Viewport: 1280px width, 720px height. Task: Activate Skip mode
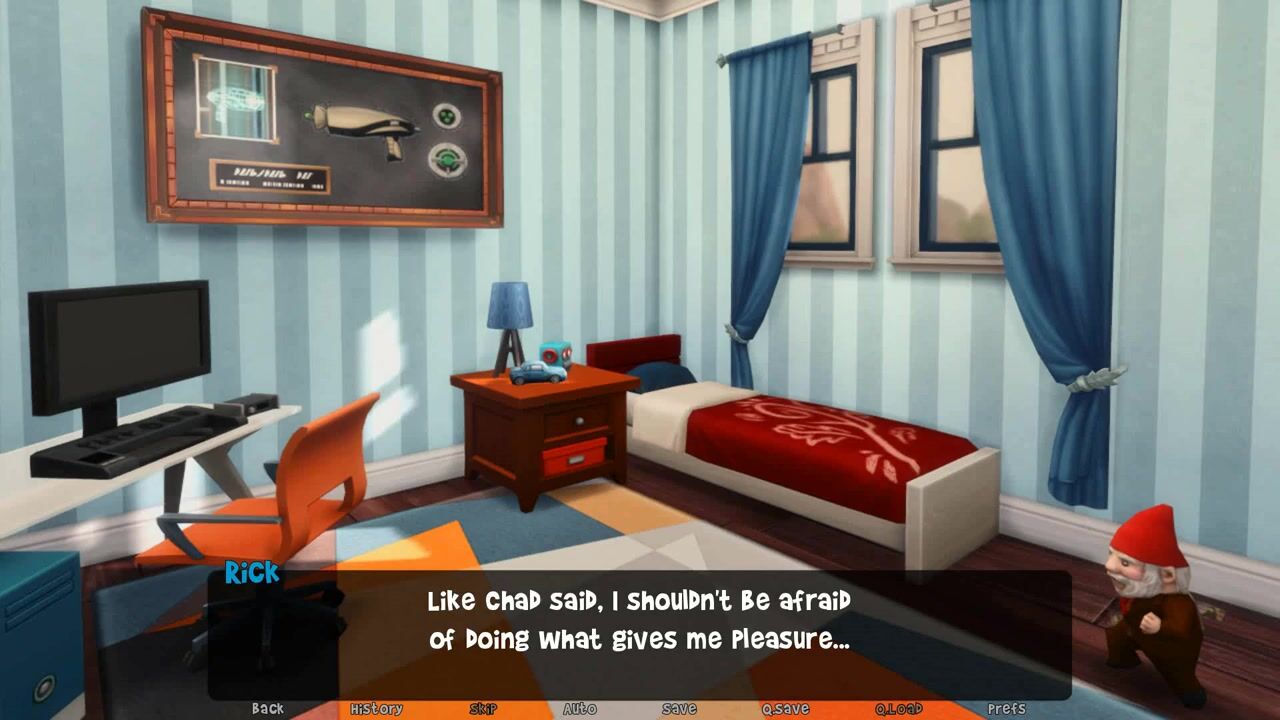(x=483, y=708)
